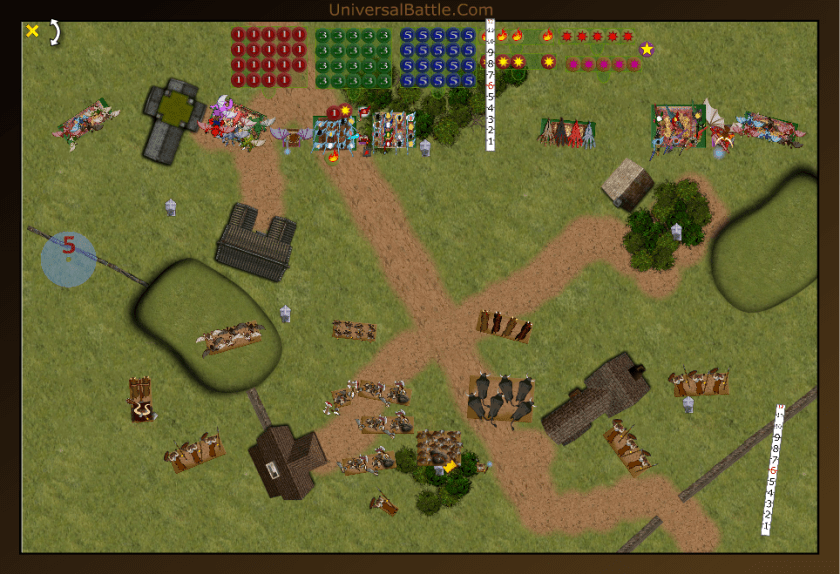Select the purple token with yellow star
840x574 pixels.
point(647,49)
